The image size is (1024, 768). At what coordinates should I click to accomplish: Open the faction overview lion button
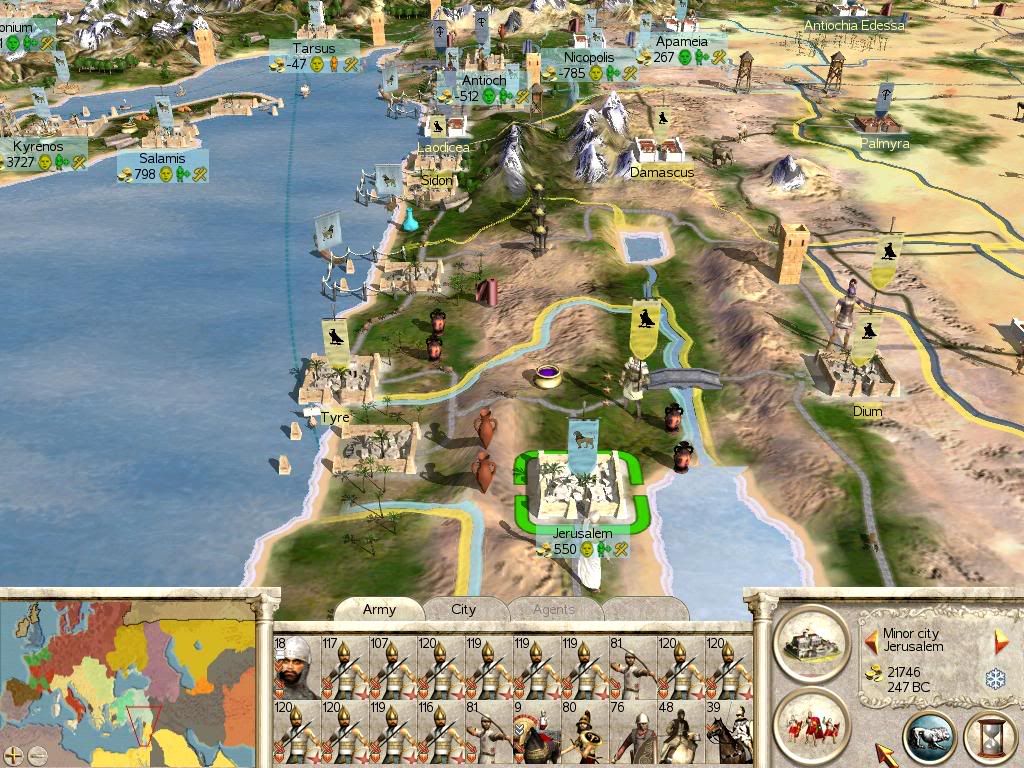(929, 738)
